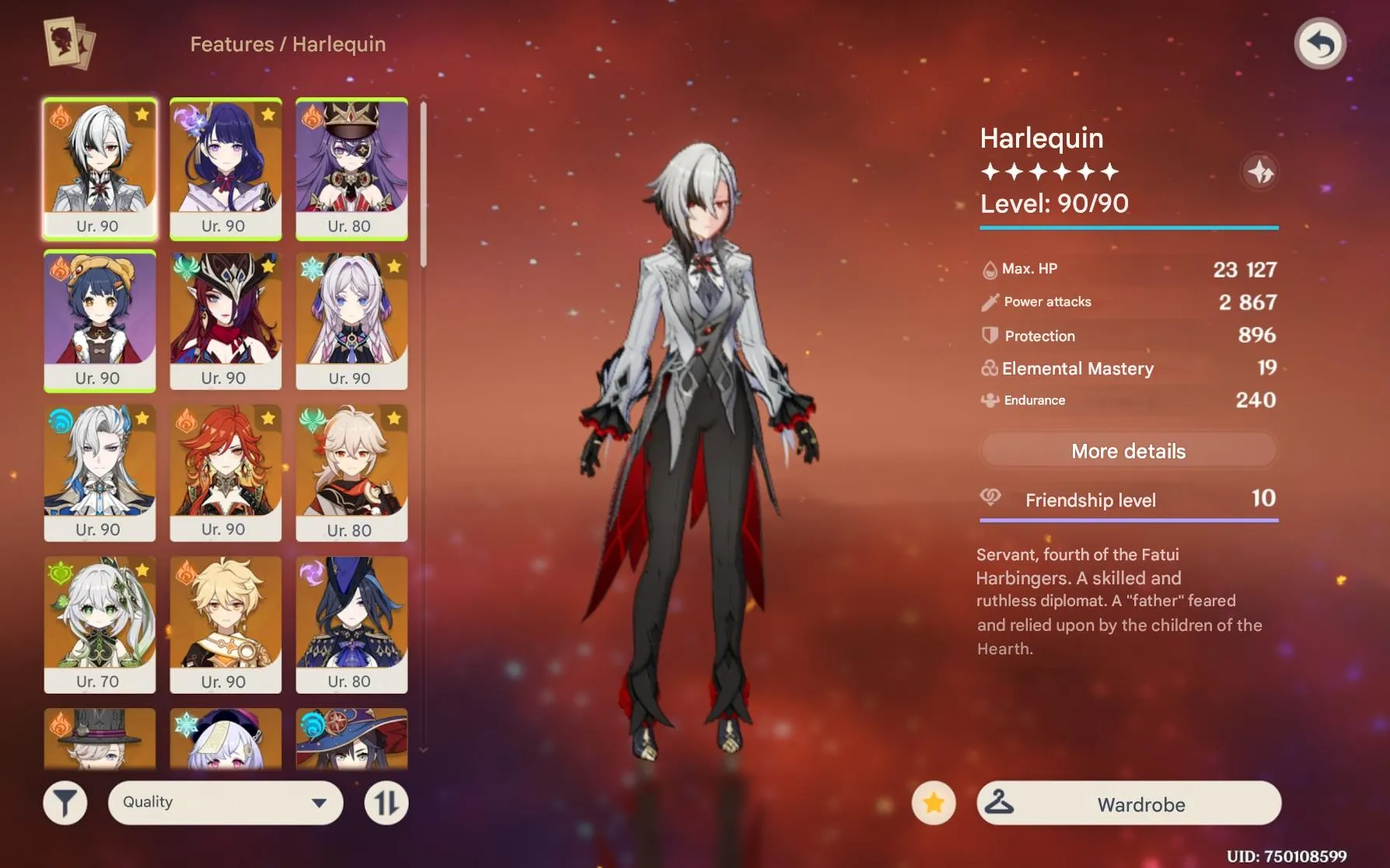Toggle the favorite star button near Wardrobe
Screen dimensions: 1390x868
[x=932, y=804]
